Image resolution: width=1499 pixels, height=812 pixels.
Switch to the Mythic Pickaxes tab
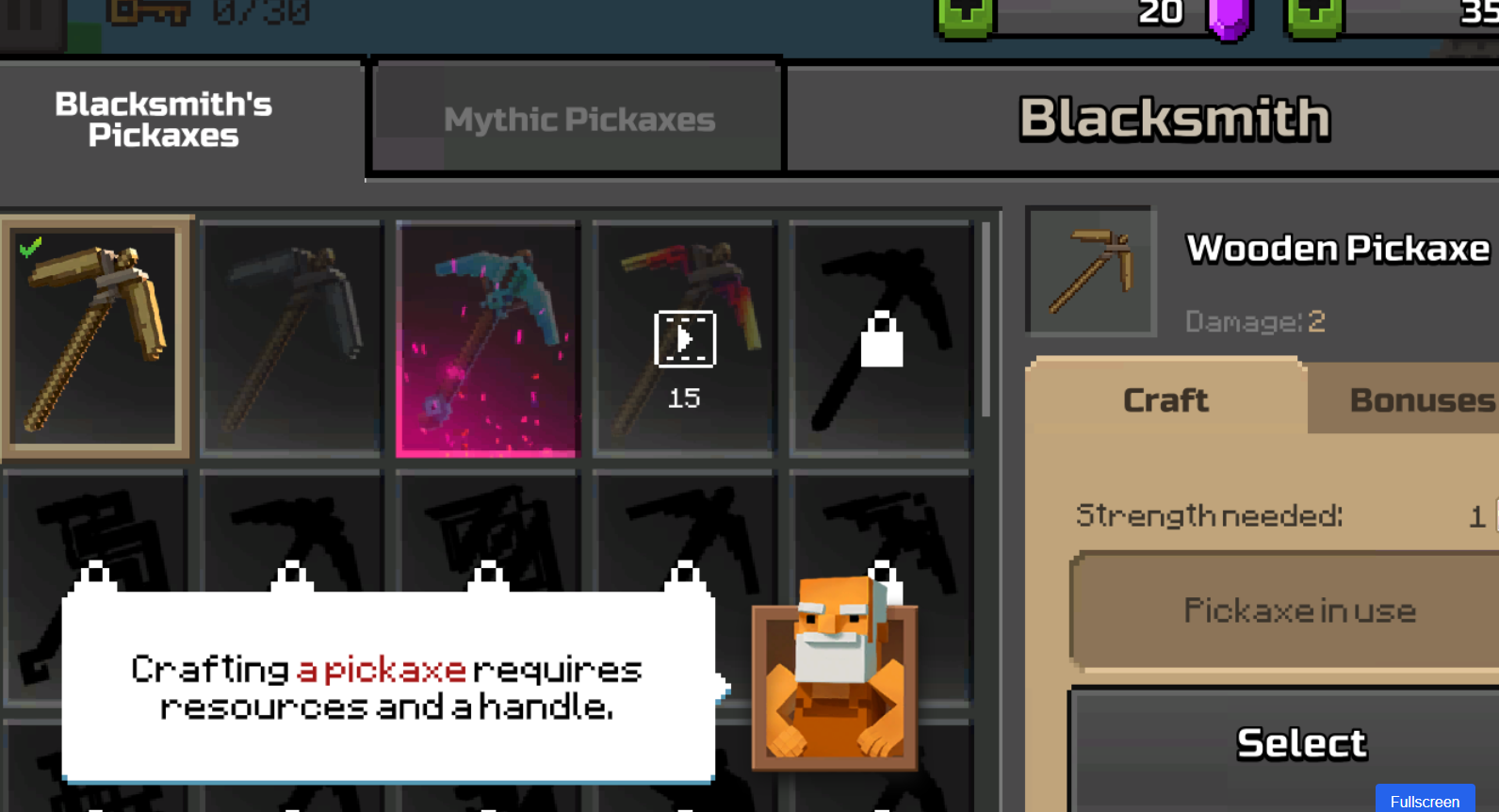click(578, 118)
